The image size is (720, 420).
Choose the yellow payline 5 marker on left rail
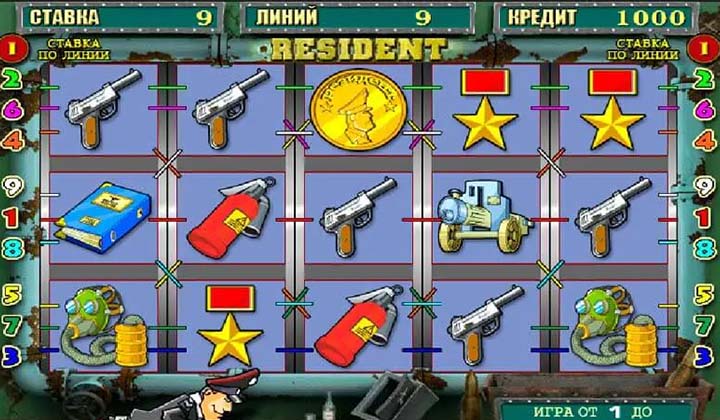click(x=14, y=296)
